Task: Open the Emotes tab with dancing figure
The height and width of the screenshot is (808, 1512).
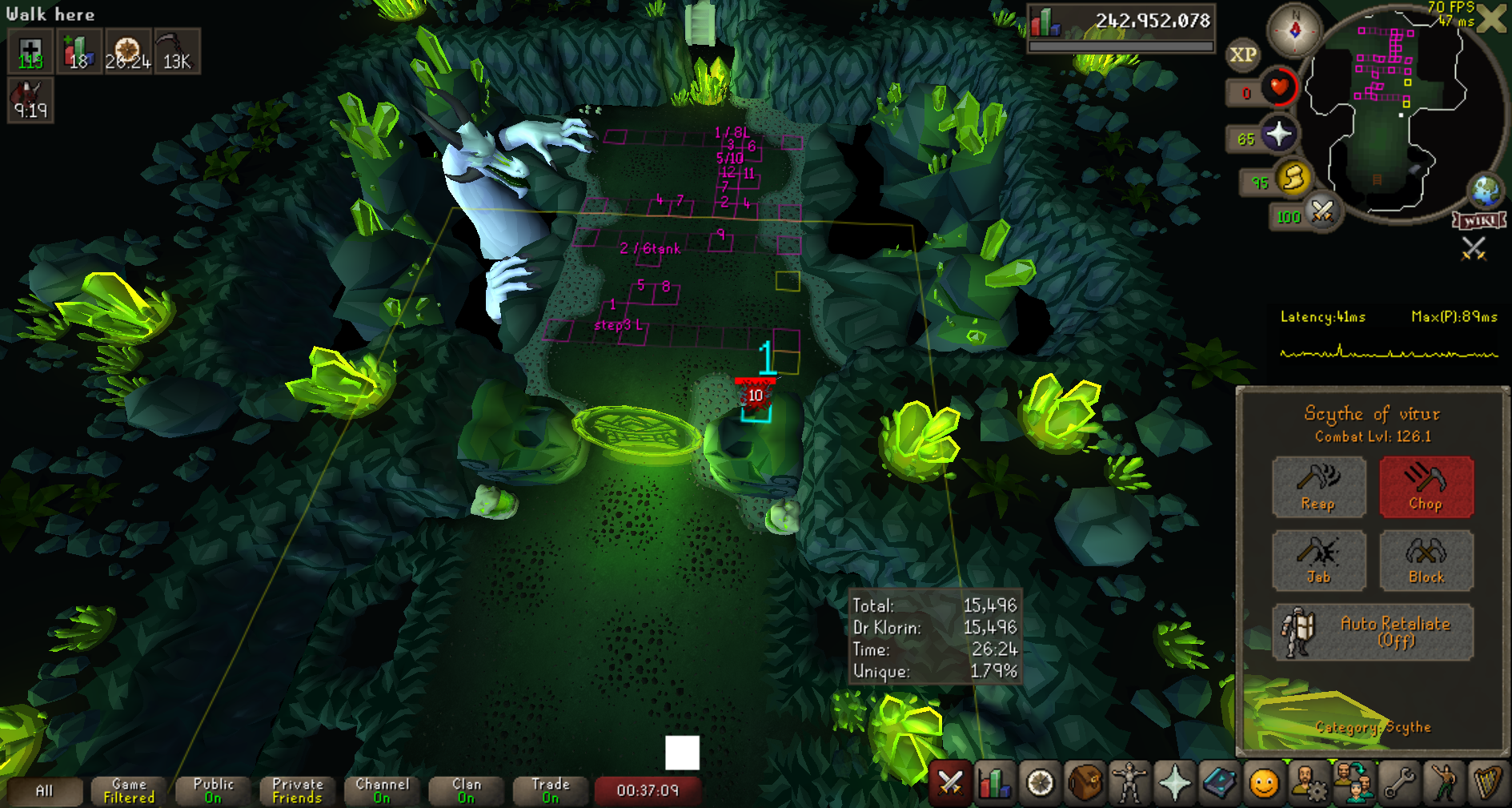Action: 1443,782
